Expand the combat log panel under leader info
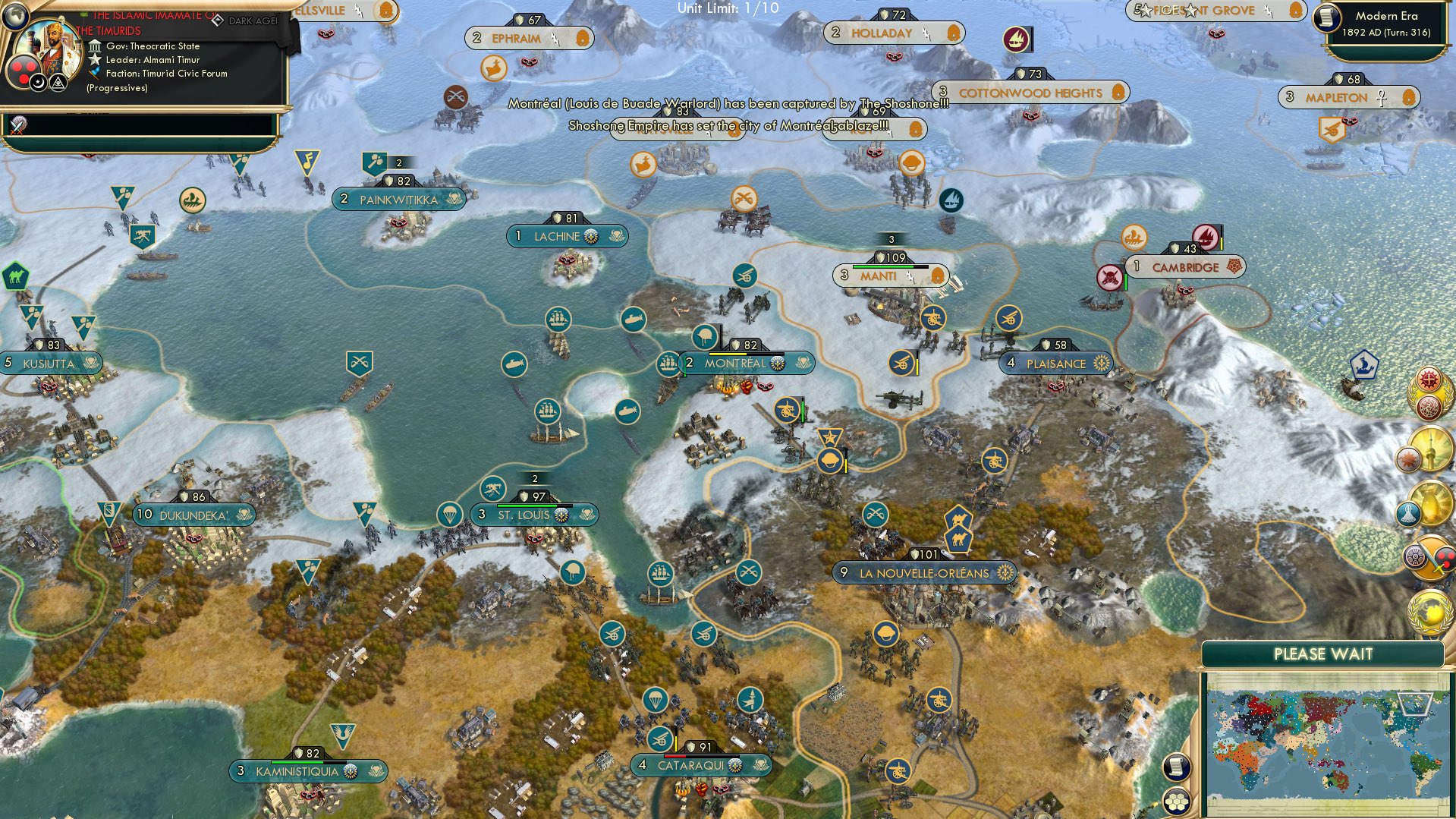 point(144,125)
